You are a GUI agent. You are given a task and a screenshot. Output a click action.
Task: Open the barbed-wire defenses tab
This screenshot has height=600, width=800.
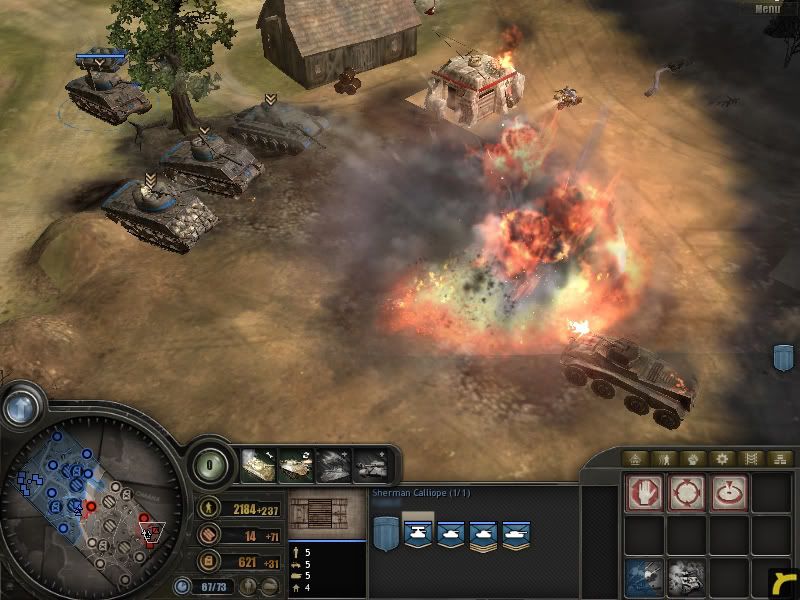[751, 459]
